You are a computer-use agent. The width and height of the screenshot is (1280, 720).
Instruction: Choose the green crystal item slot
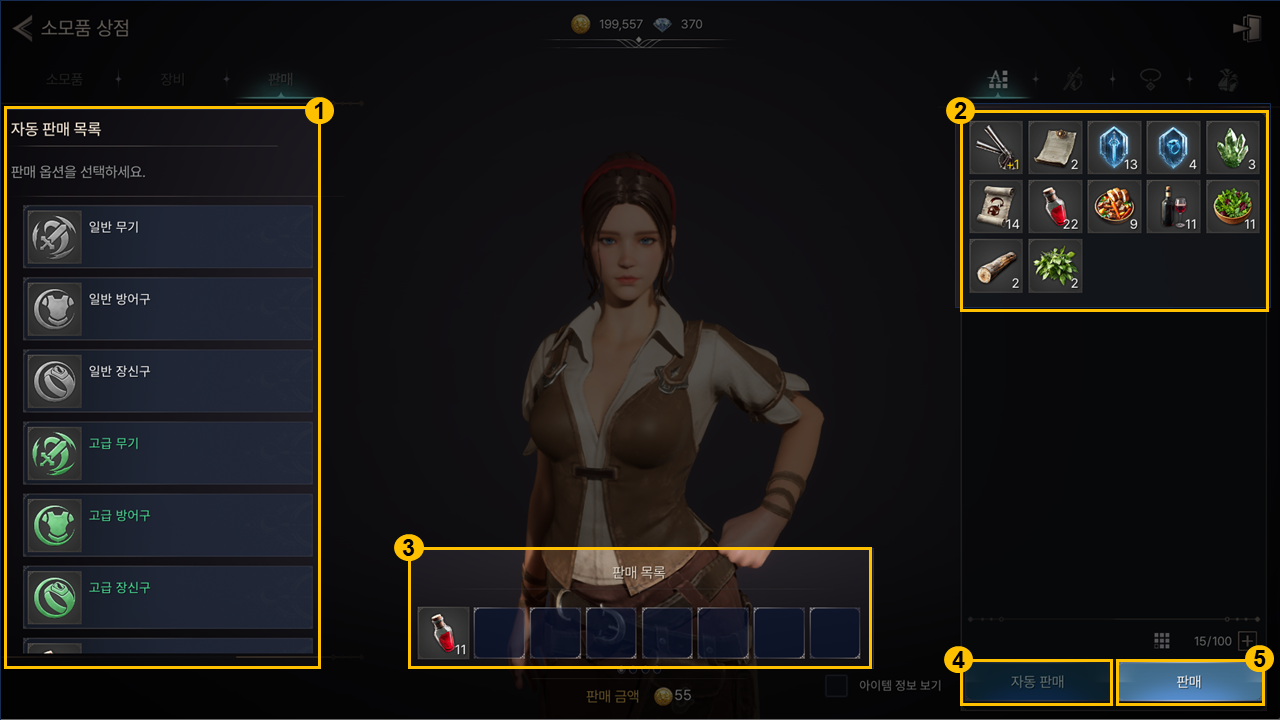pos(1232,148)
